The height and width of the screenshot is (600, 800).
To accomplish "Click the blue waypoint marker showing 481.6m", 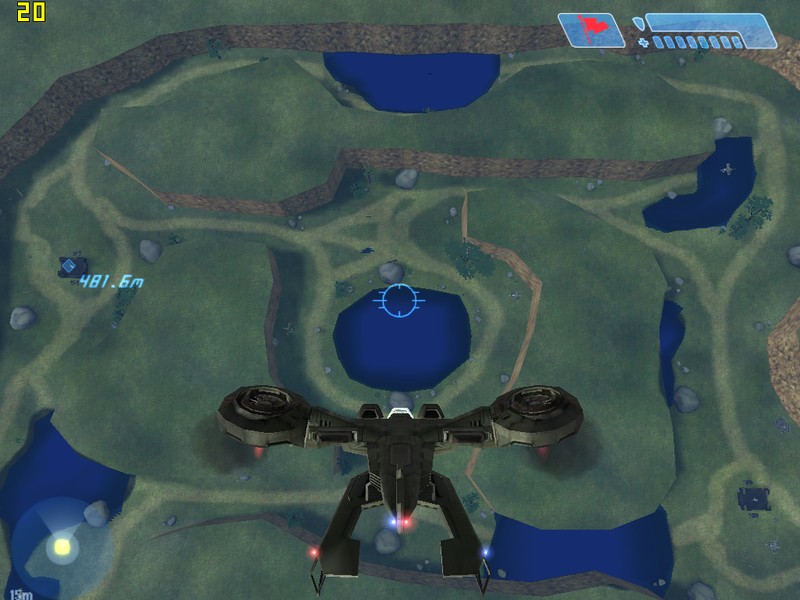I will (x=73, y=267).
